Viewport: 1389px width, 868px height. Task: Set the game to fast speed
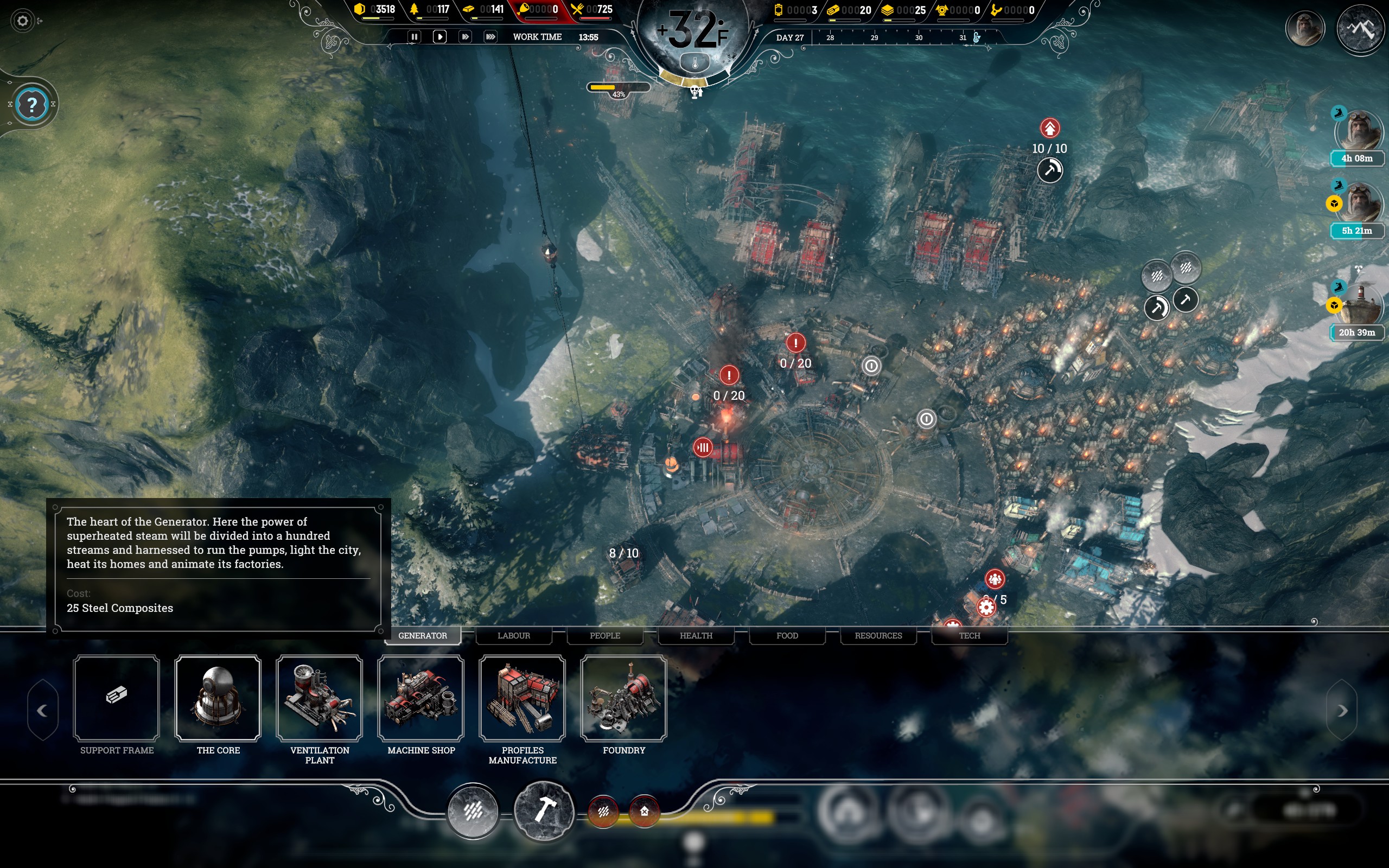point(465,37)
